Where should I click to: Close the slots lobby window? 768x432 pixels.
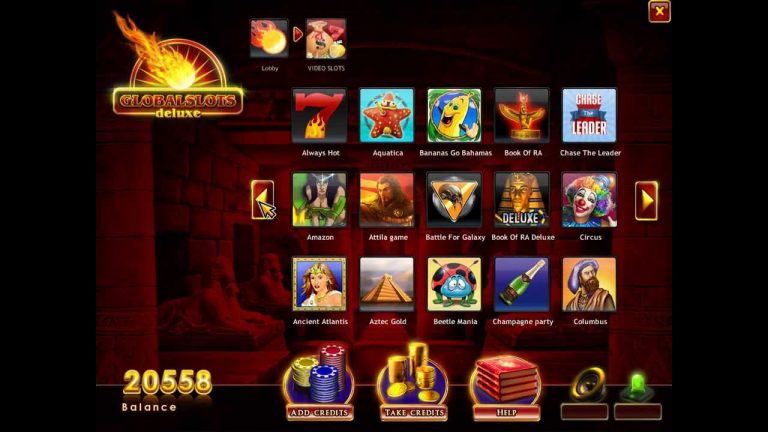659,12
